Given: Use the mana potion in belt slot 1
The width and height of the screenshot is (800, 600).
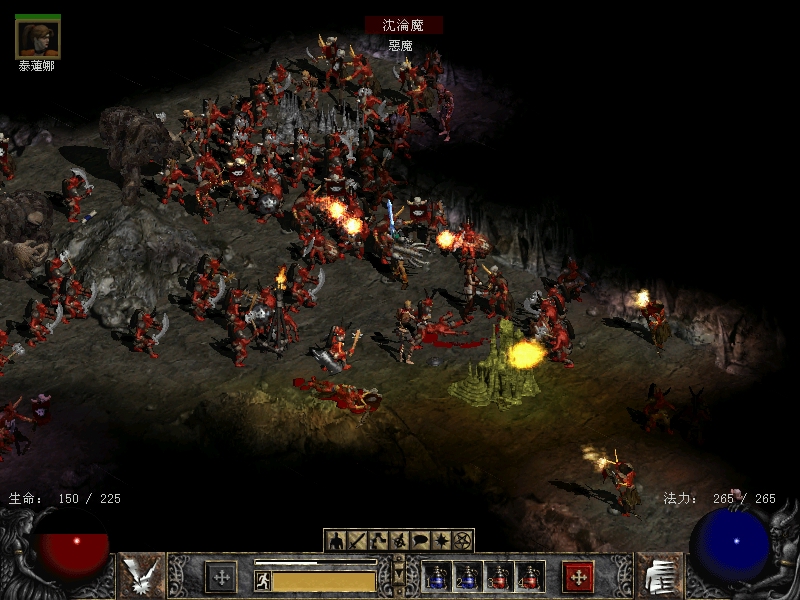Looking at the screenshot, I should click(437, 577).
